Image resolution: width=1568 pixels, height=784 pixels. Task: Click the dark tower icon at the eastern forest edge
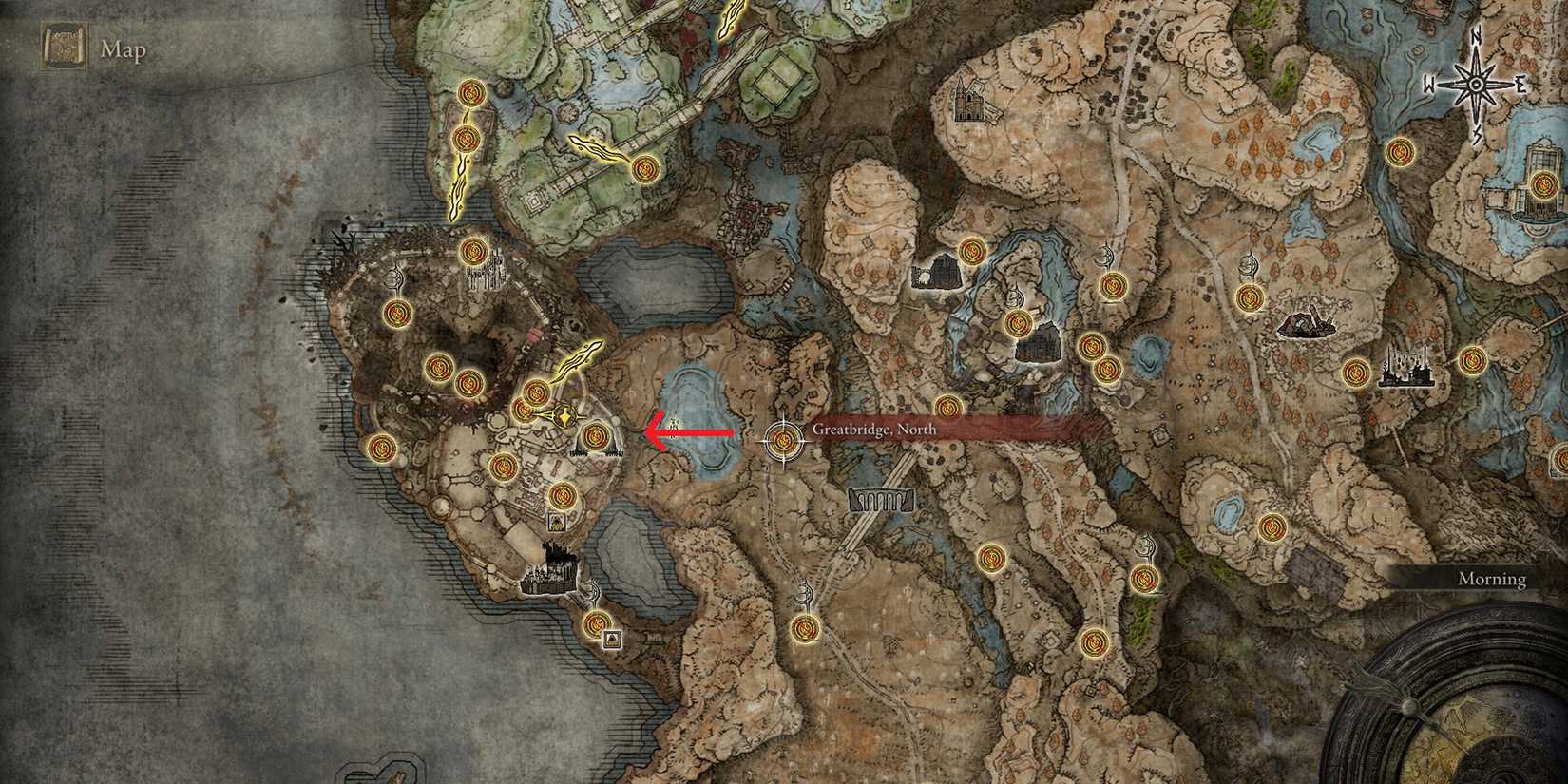(x=1307, y=323)
